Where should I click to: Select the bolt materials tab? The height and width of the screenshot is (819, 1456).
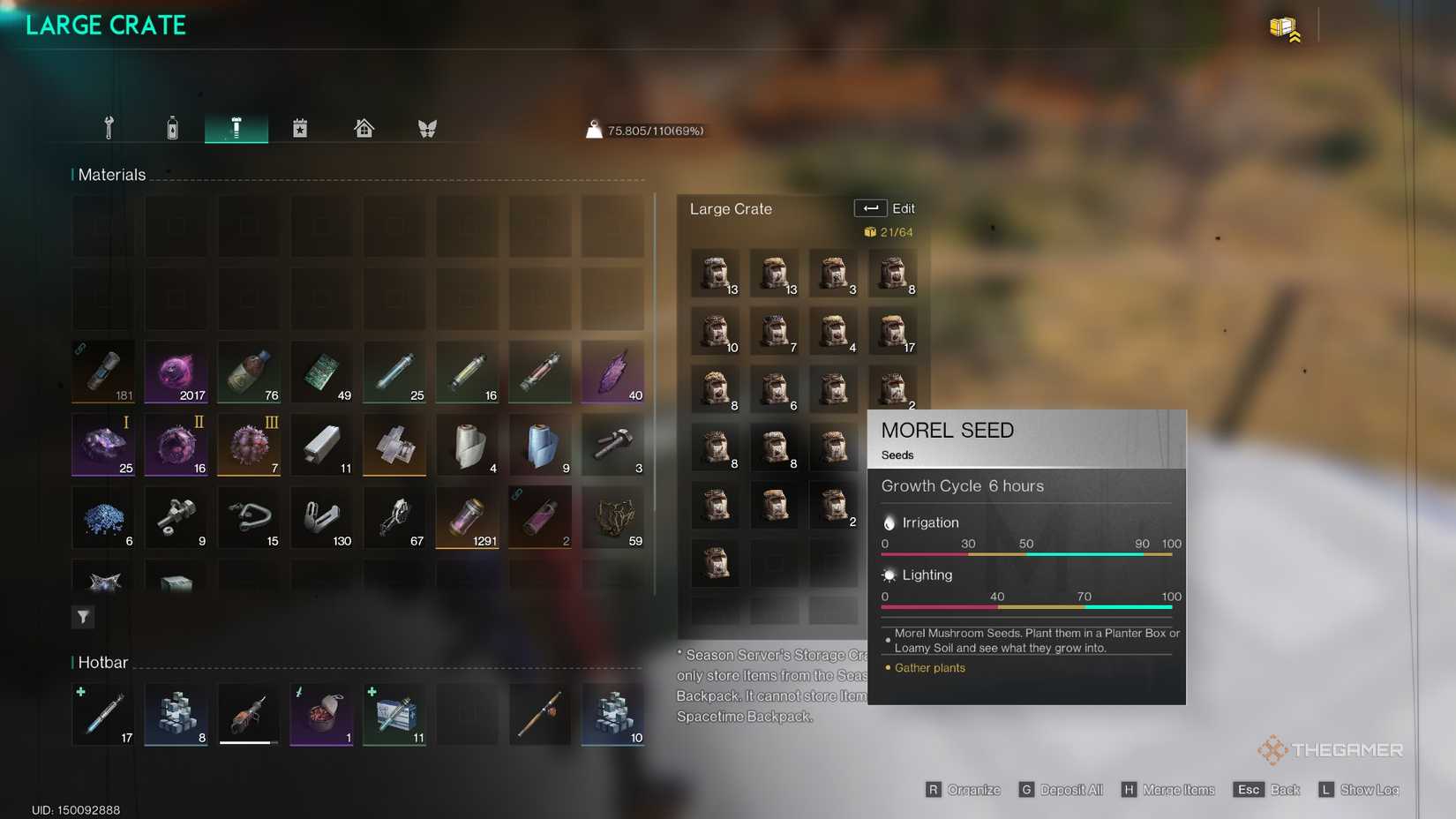point(236,128)
